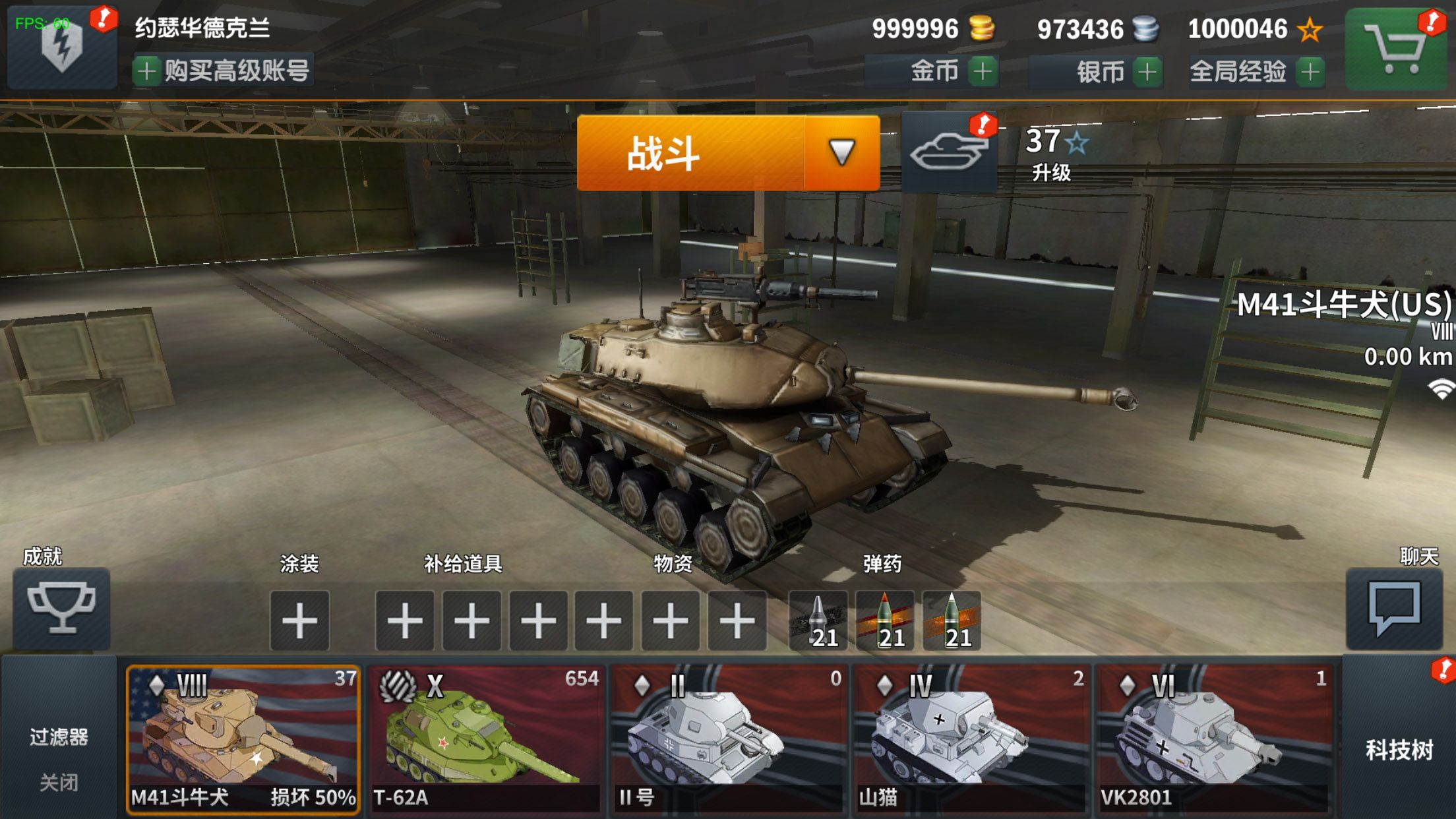Screen dimensions: 1456x819
Task: Add a camouflage in the 涂装 slot
Action: [x=300, y=620]
